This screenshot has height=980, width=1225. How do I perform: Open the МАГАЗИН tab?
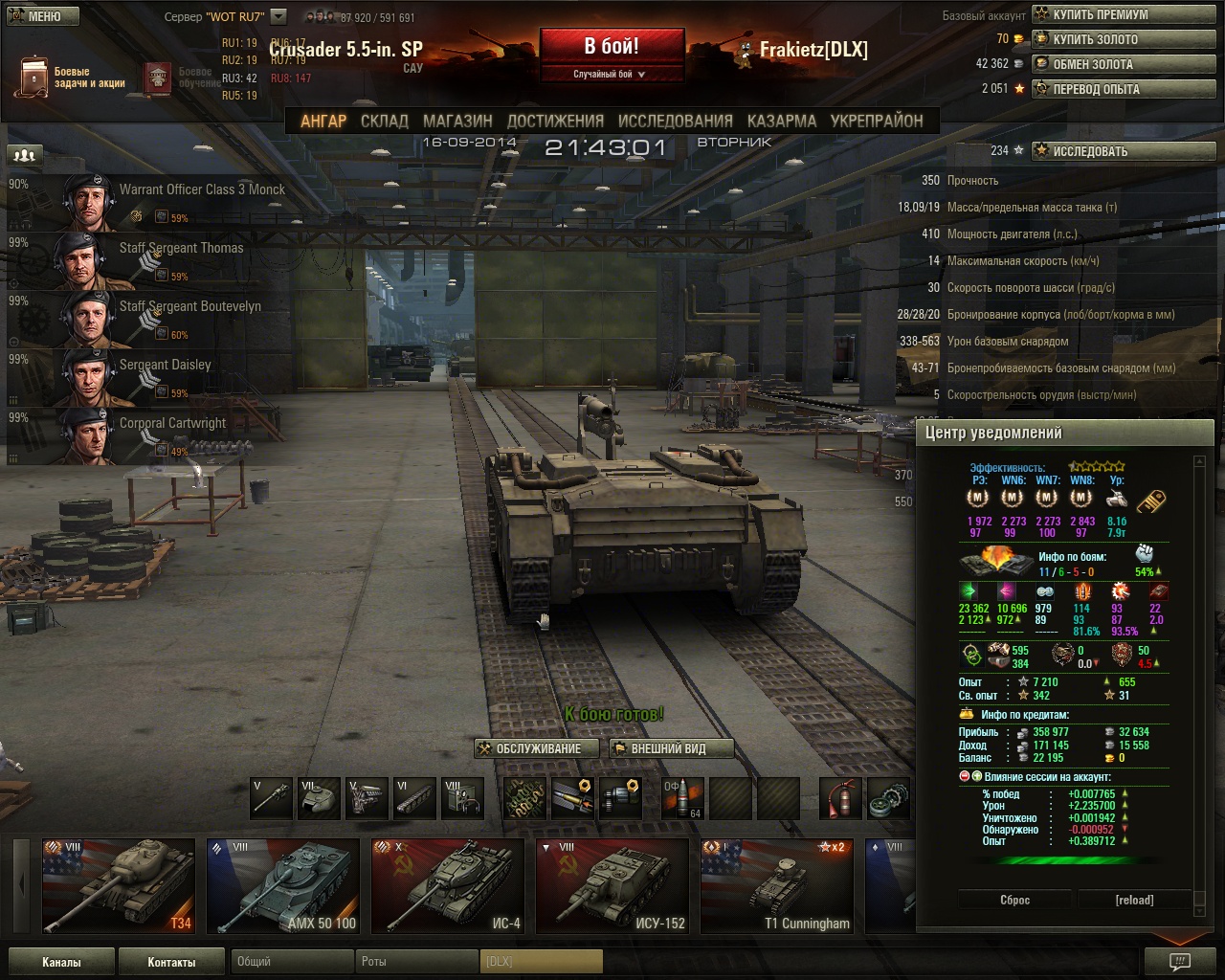pos(457,122)
